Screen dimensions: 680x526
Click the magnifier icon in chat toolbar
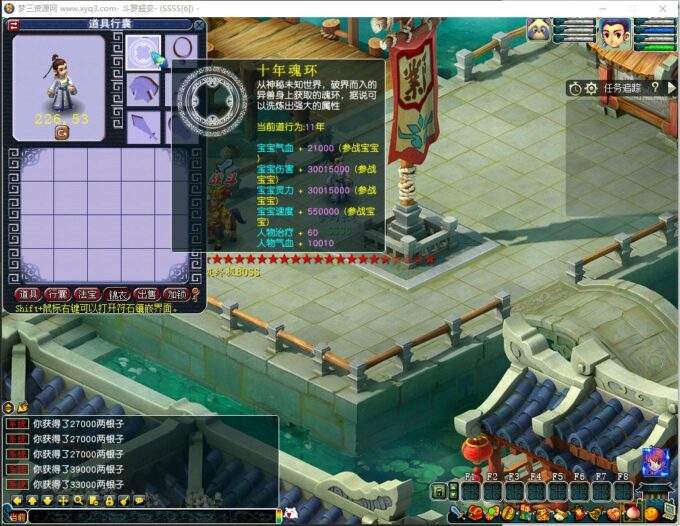(x=79, y=500)
